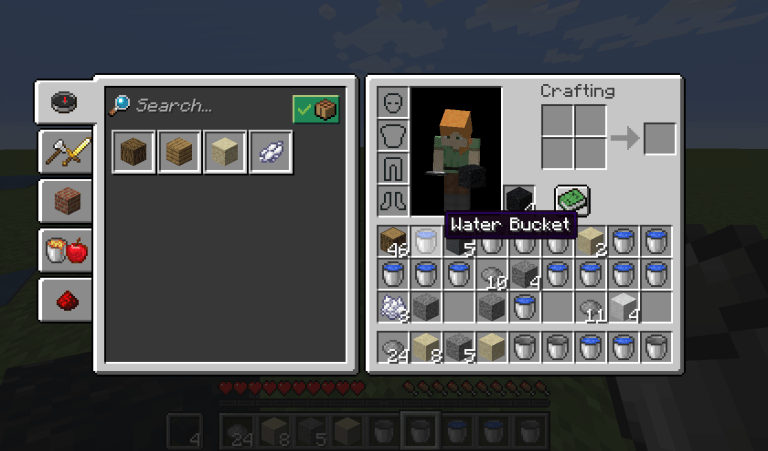The width and height of the screenshot is (768, 451).
Task: Select the stack of 24 in the hotbar
Action: point(394,348)
